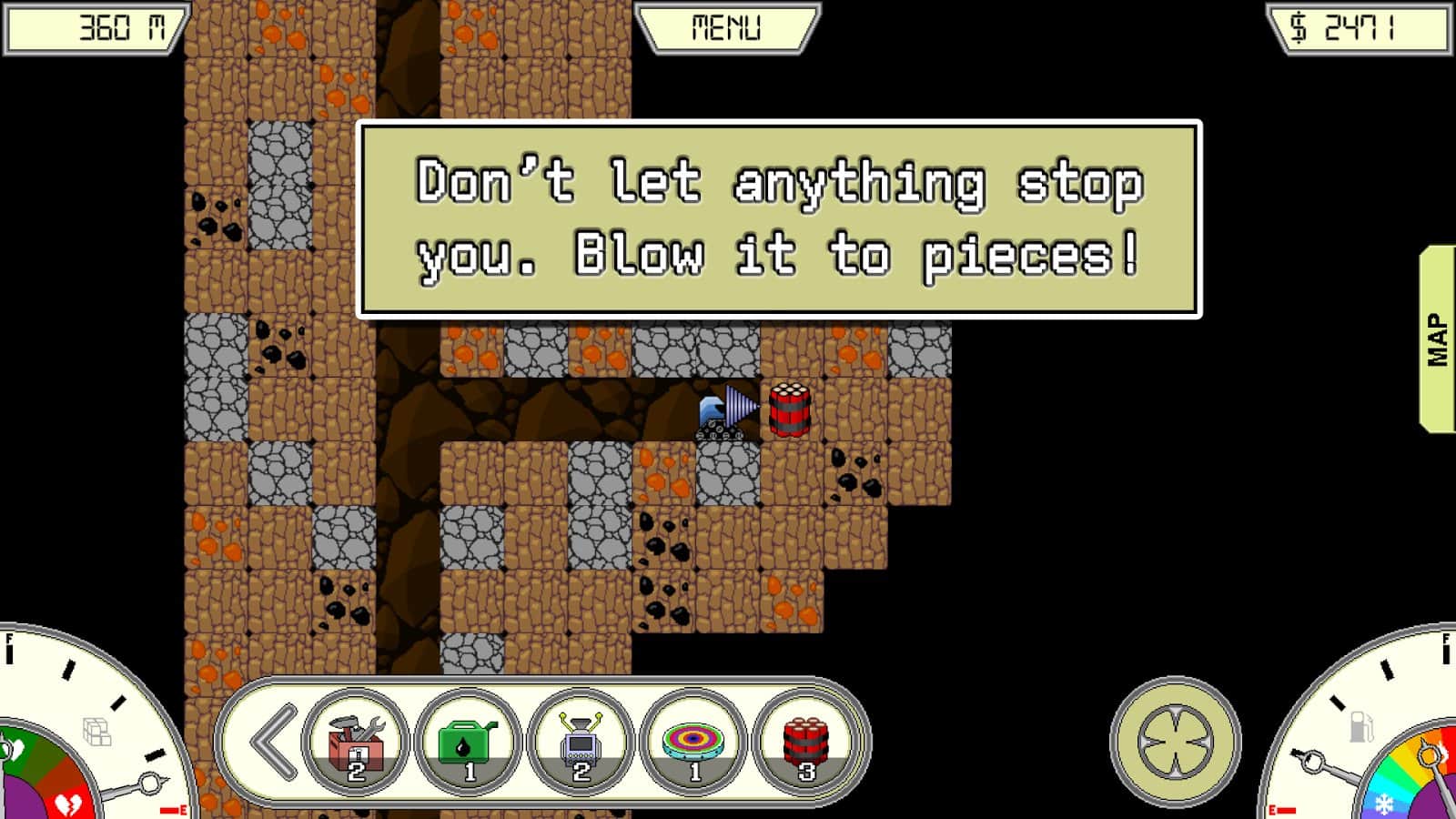The image size is (1456, 819).
Task: Select the green fuel canister item
Action: tap(469, 743)
